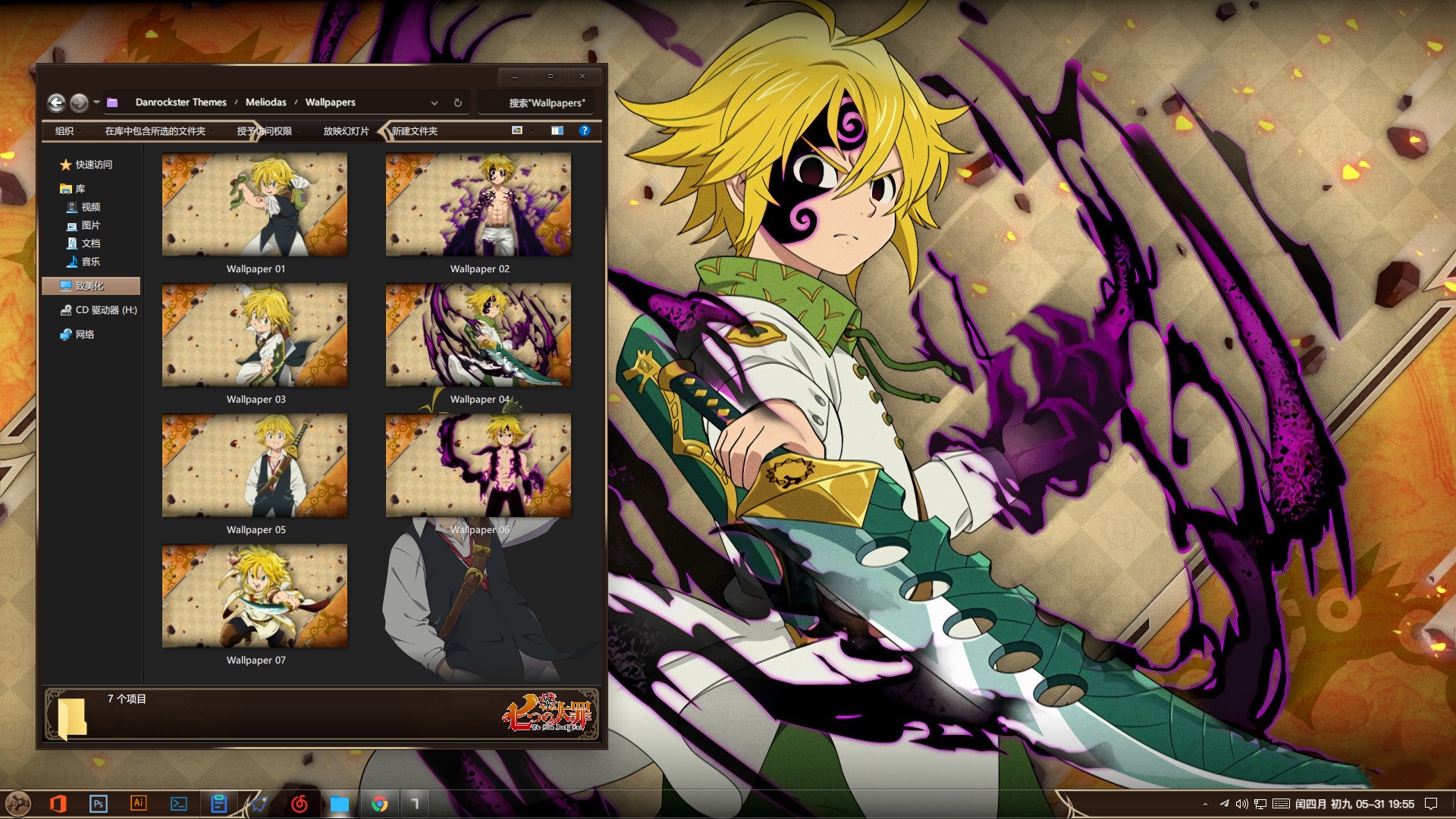Screen dimensions: 1456x819
Task: Select the Wallpaper 02 image
Action: pos(479,205)
